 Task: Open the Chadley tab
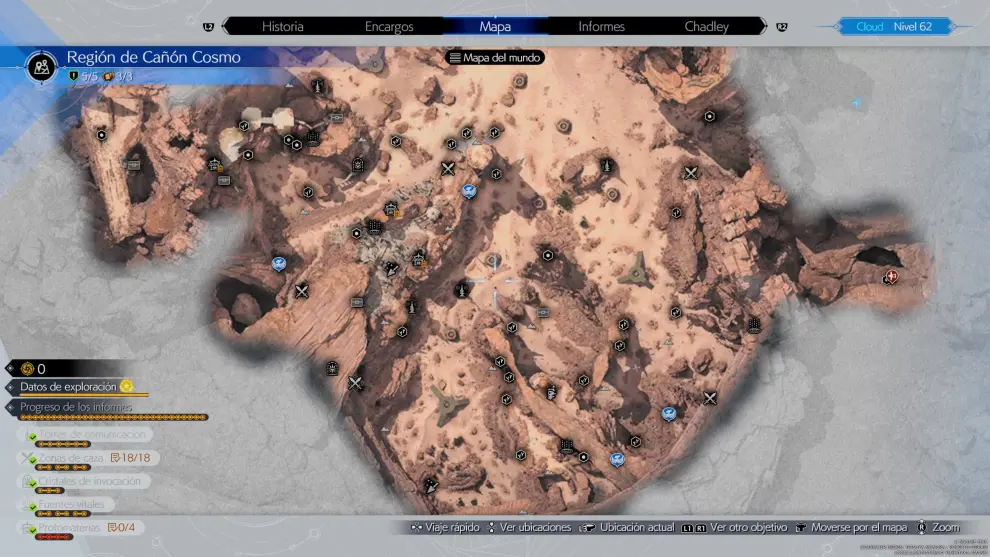[x=707, y=26]
